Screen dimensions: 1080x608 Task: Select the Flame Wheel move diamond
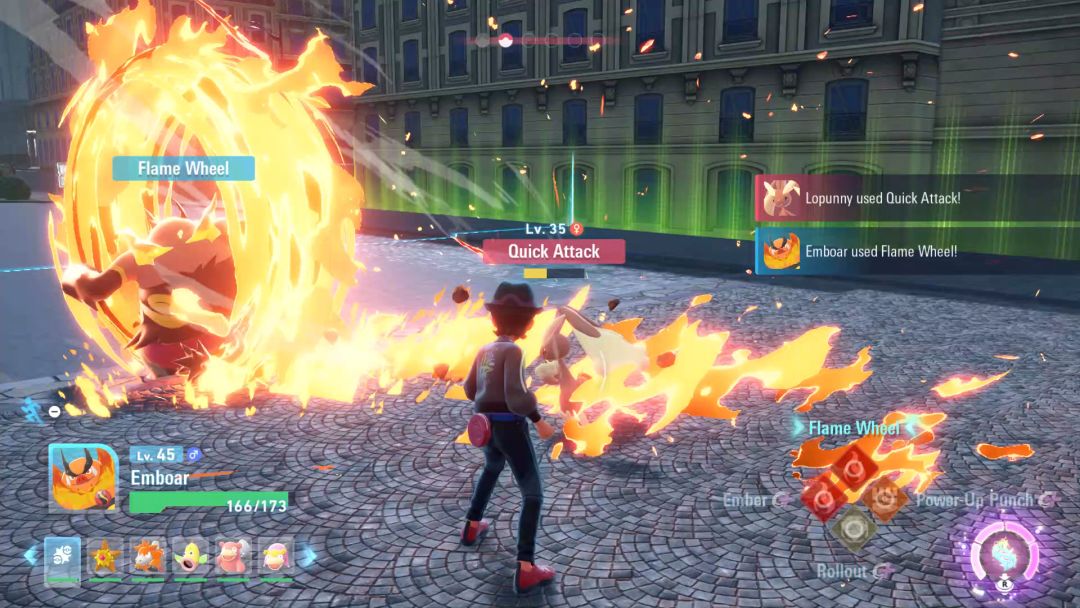point(852,466)
